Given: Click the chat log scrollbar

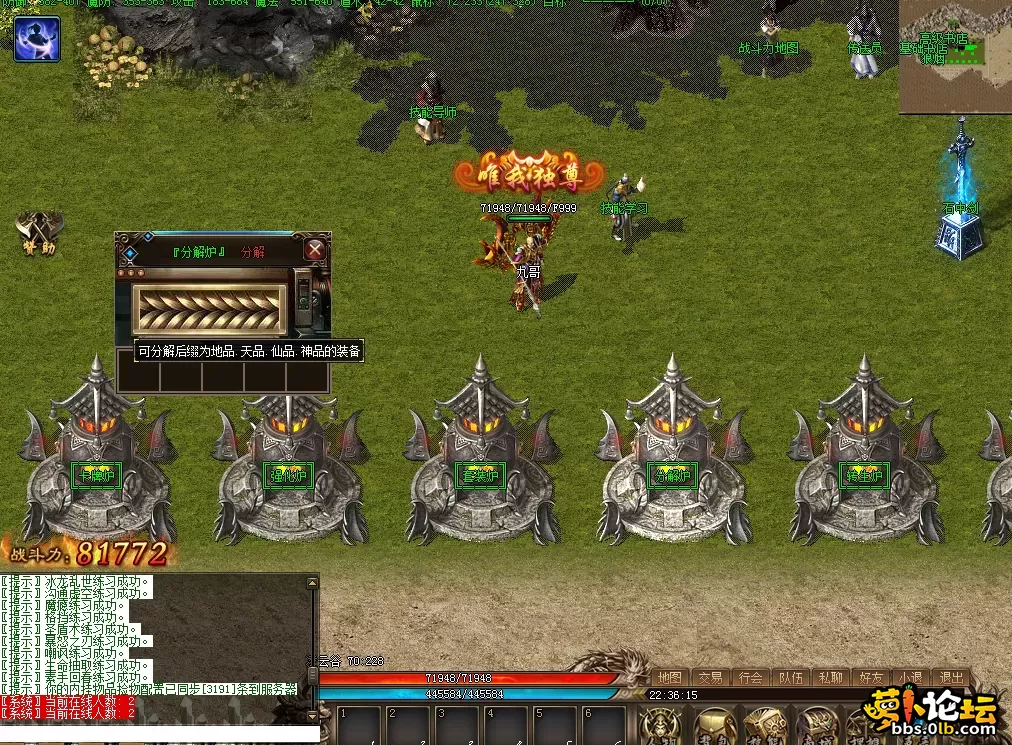Looking at the screenshot, I should click(x=312, y=640).
